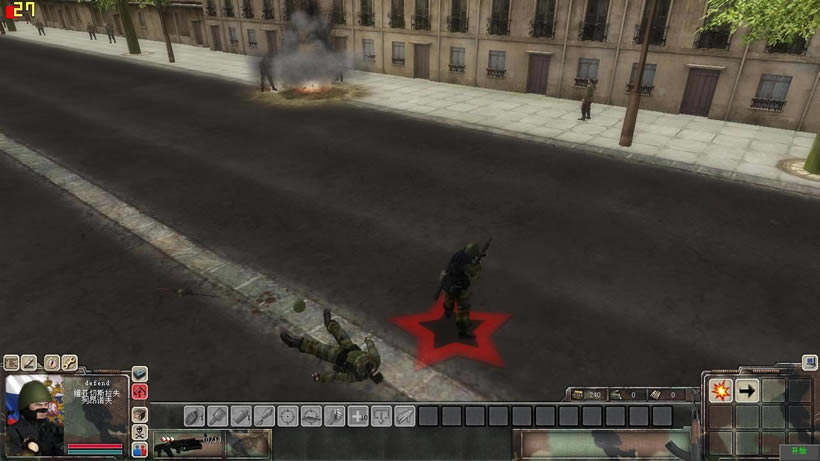Click the explosion attack order button
This screenshot has width=820, height=461.
coord(720,391)
